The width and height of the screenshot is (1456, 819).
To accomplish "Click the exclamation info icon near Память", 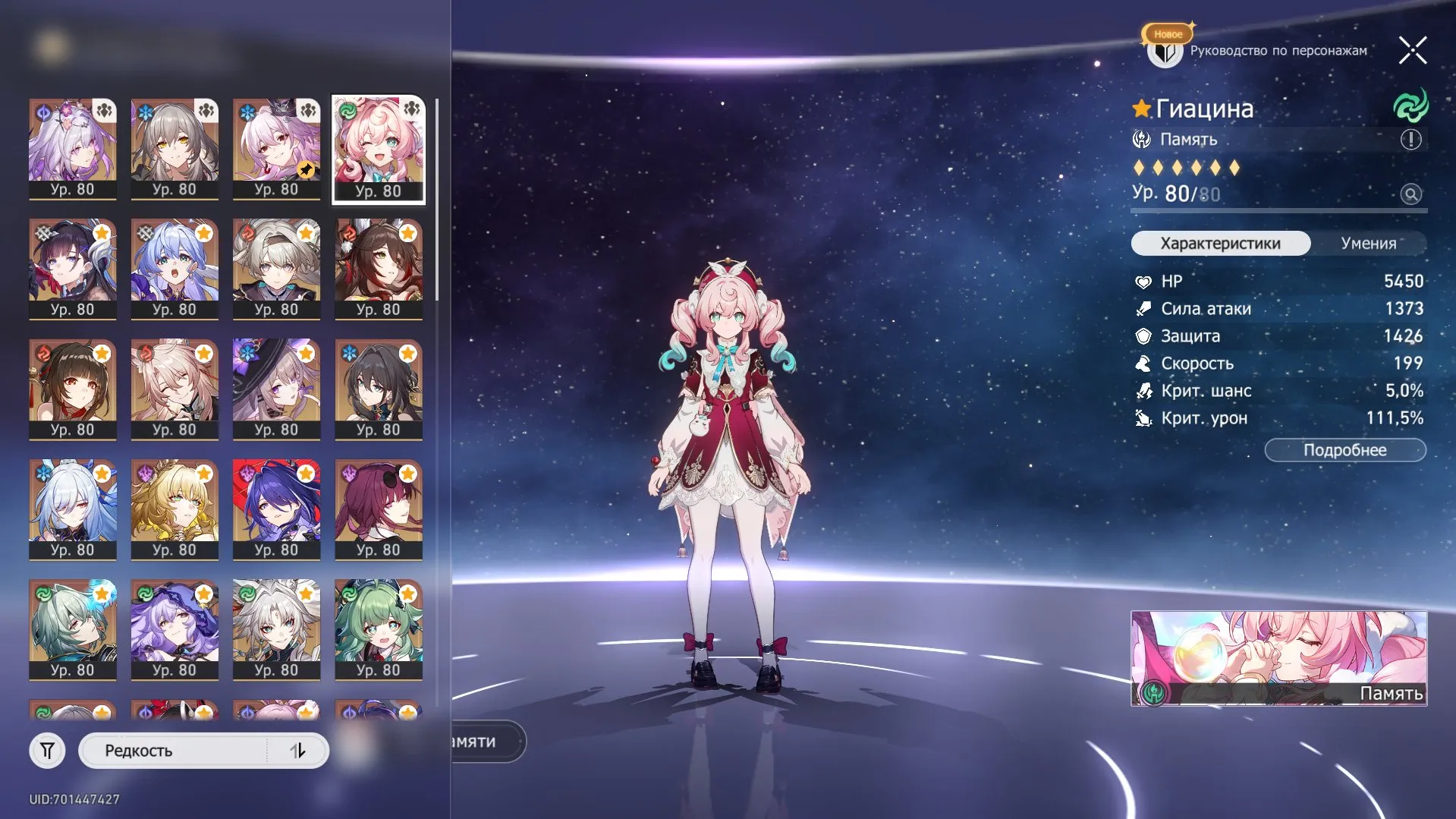I will (x=1409, y=139).
